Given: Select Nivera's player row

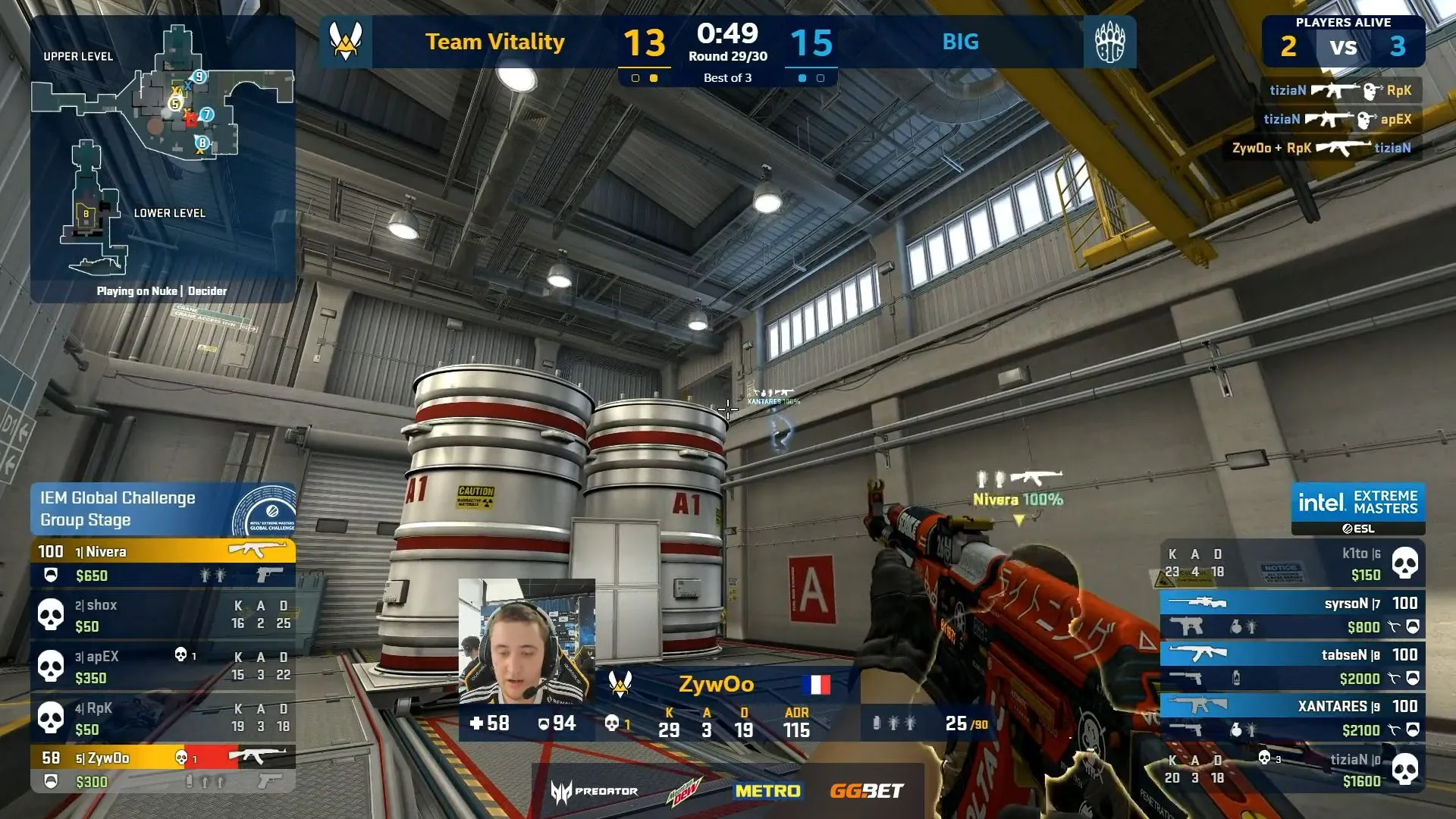Looking at the screenshot, I should click(x=162, y=563).
